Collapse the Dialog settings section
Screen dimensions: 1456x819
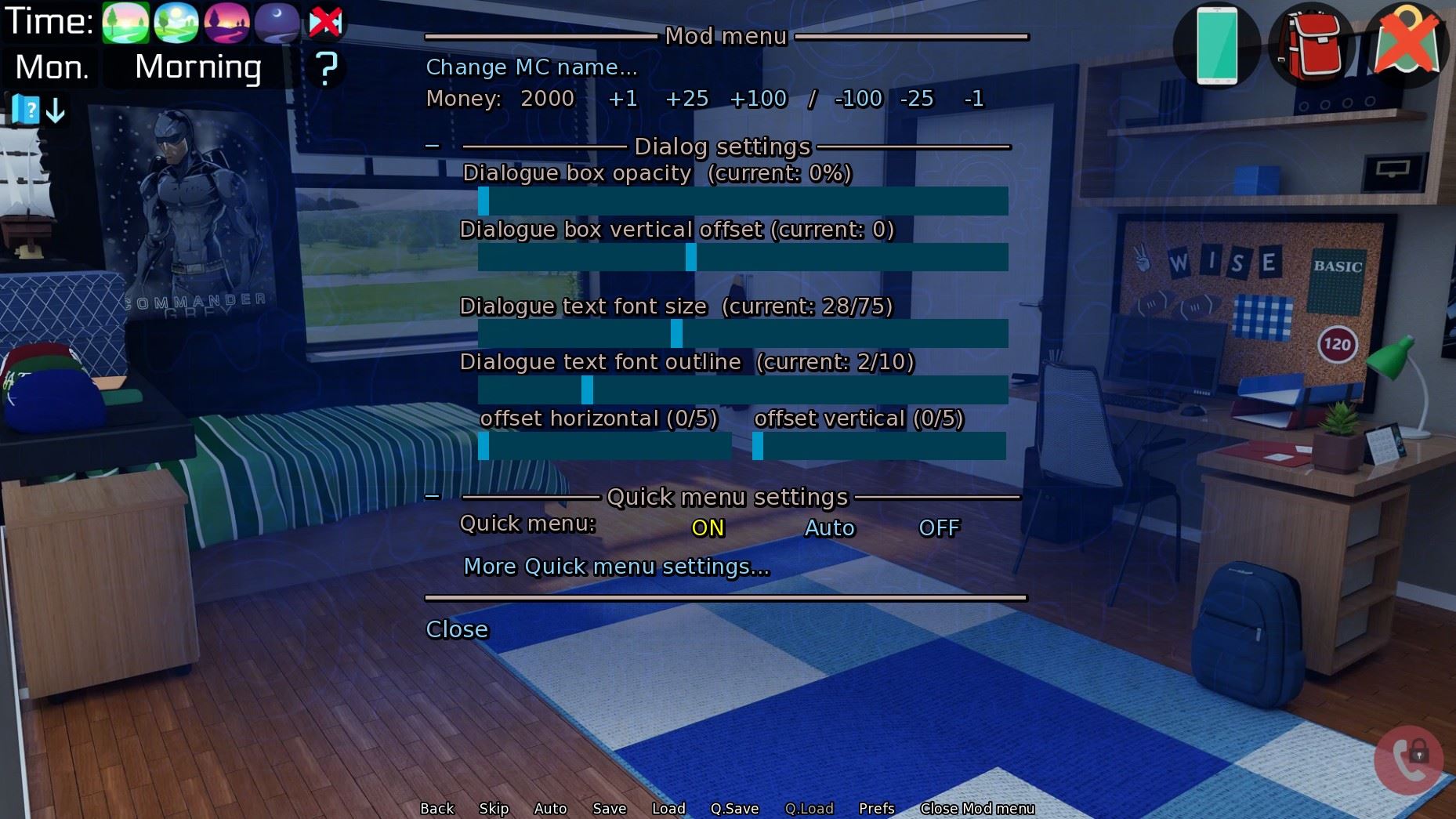pyautogui.click(x=433, y=144)
